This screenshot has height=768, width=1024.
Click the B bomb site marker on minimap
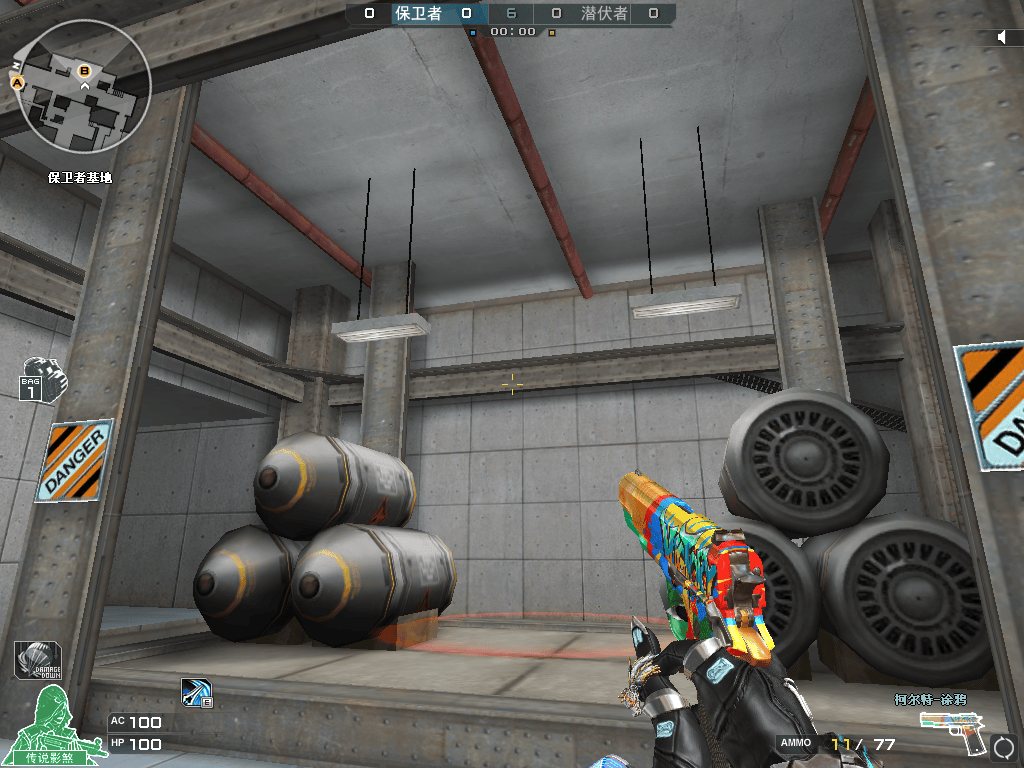coord(84,70)
